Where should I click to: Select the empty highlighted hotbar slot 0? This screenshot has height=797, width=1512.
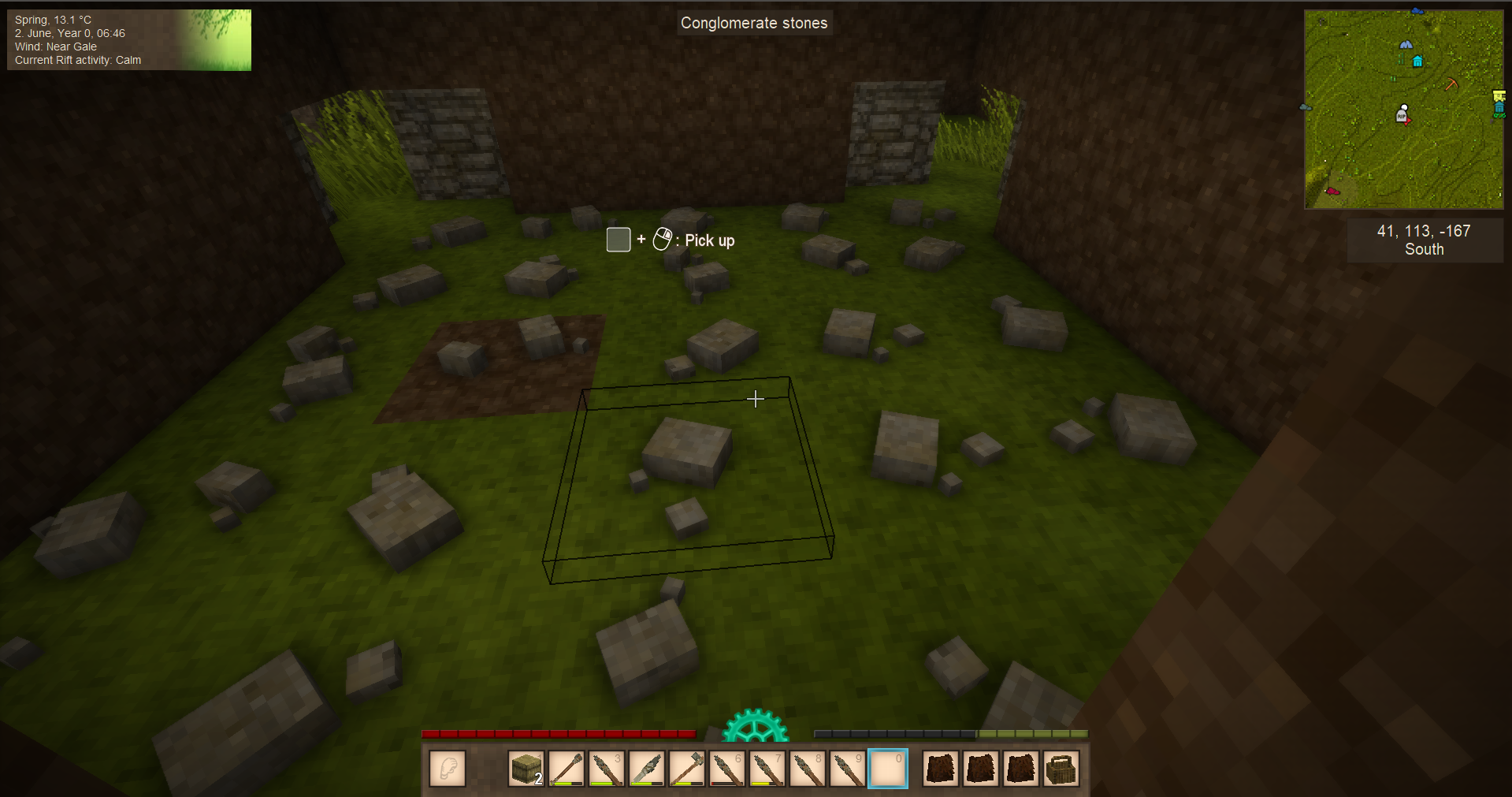point(888,769)
